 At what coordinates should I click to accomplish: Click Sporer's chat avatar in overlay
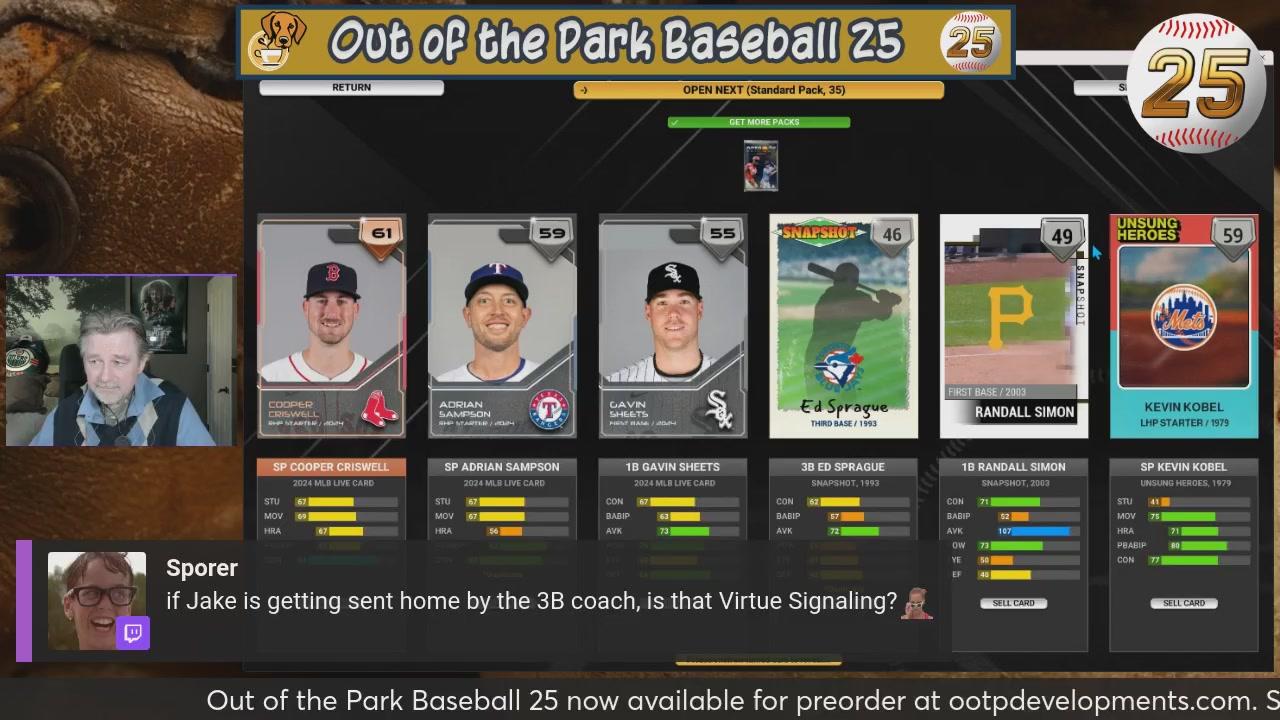[x=97, y=600]
